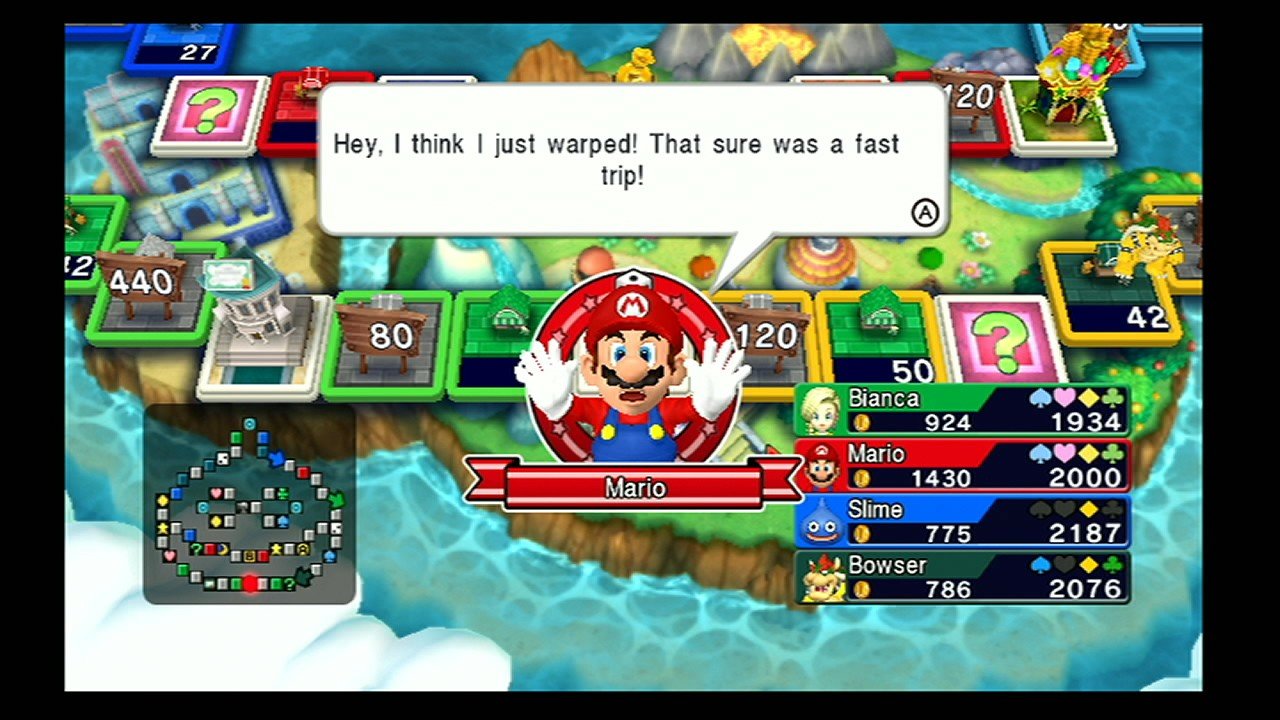Select Bianca's player status row
Image resolution: width=1280 pixels, height=720 pixels.
(963, 410)
